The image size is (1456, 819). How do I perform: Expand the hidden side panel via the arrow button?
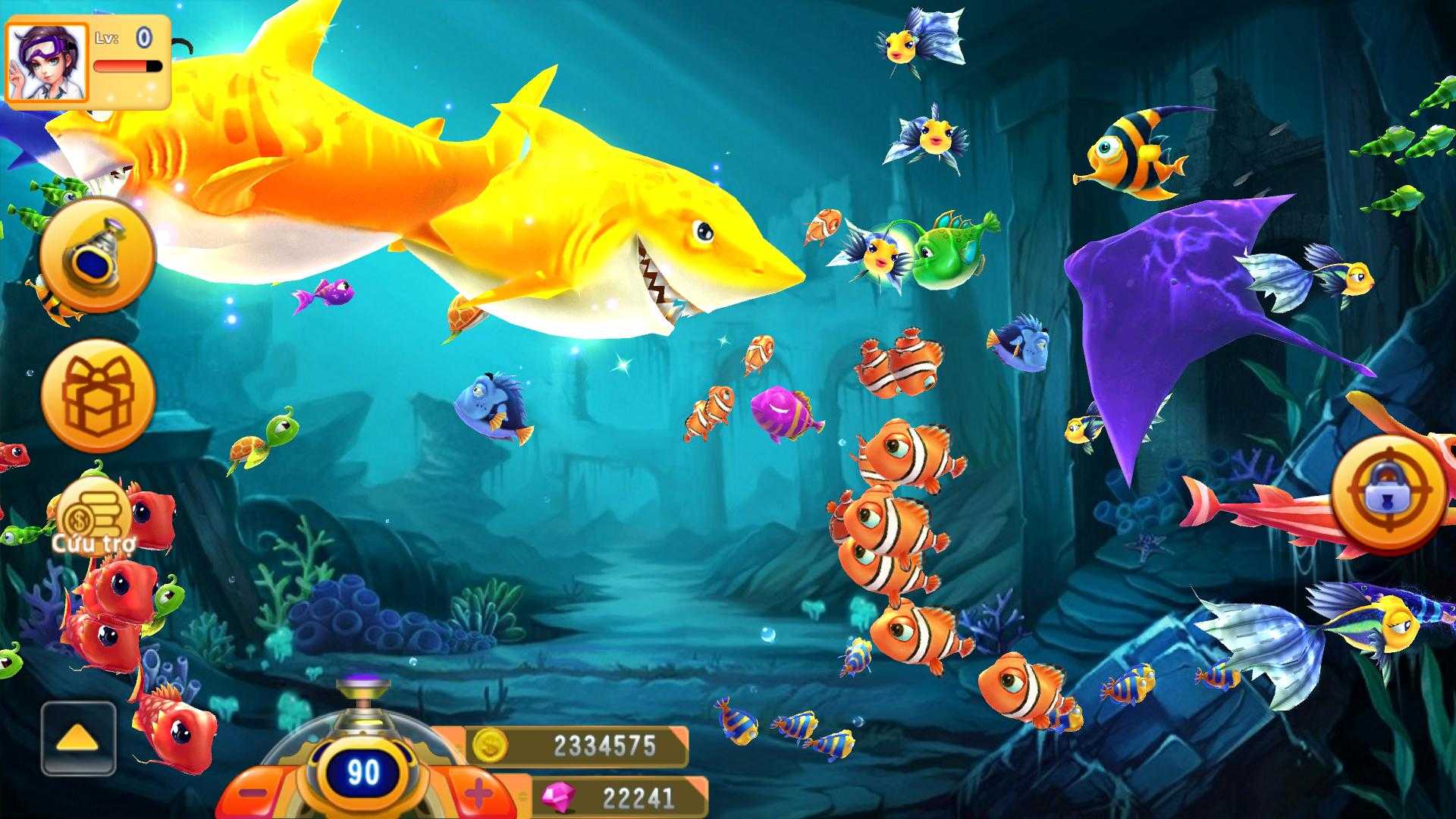[x=76, y=739]
